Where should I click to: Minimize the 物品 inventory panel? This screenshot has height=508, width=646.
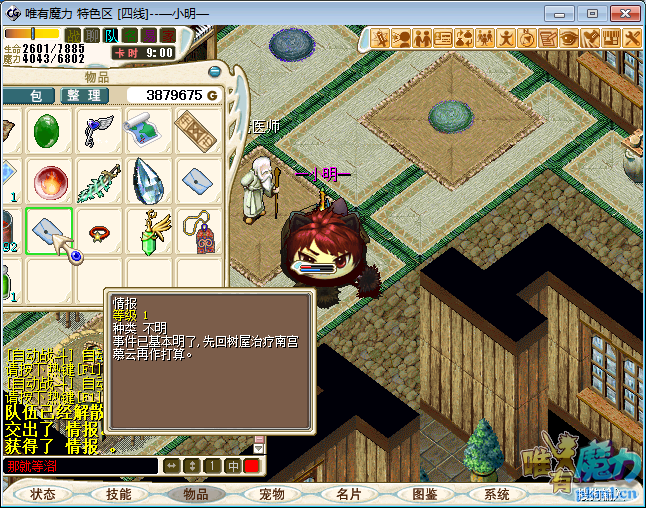pos(214,71)
